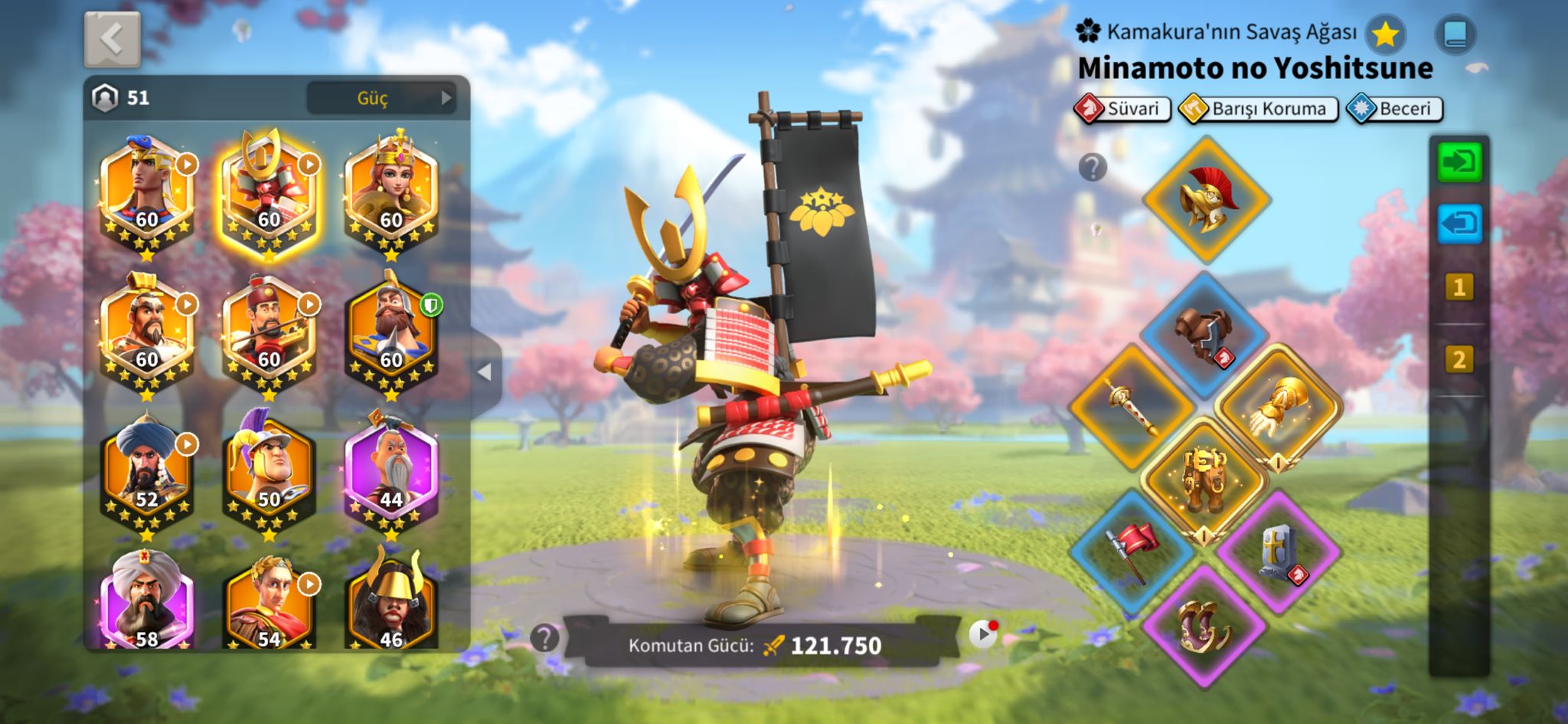The width and height of the screenshot is (1568, 724).
Task: Click the Barışı Koruma talent tag
Action: click(1258, 109)
